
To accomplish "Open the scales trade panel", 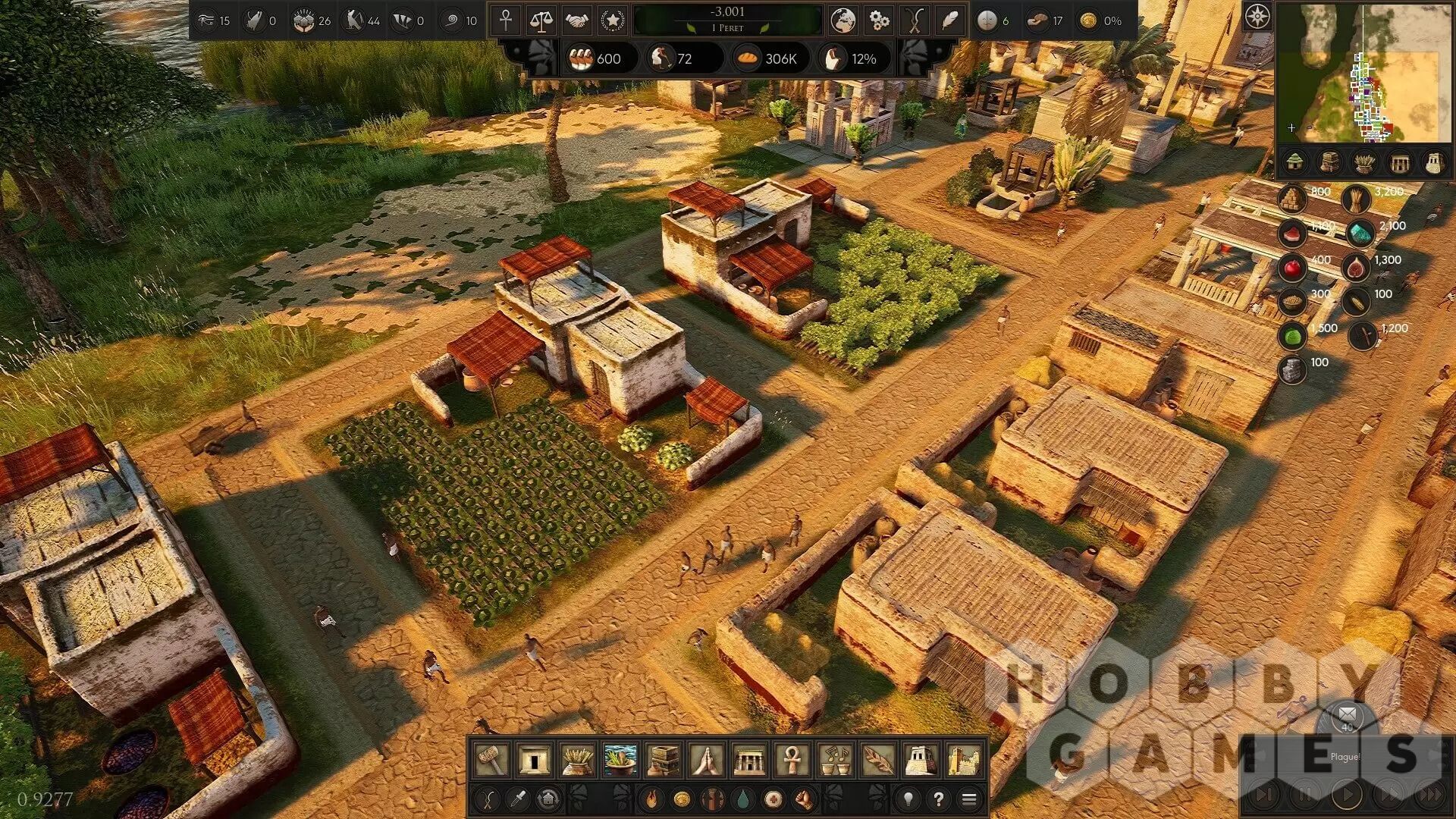I will point(541,20).
